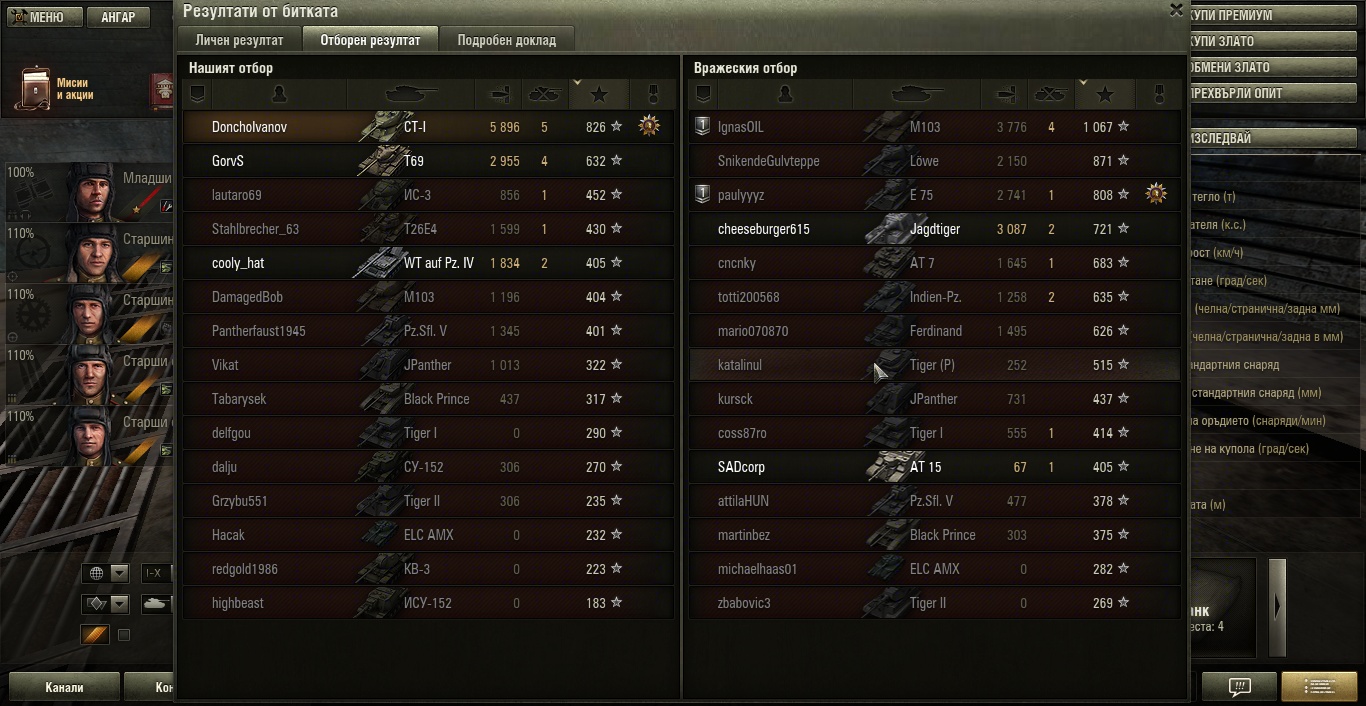Open the МЕНЮ button

coord(36,17)
